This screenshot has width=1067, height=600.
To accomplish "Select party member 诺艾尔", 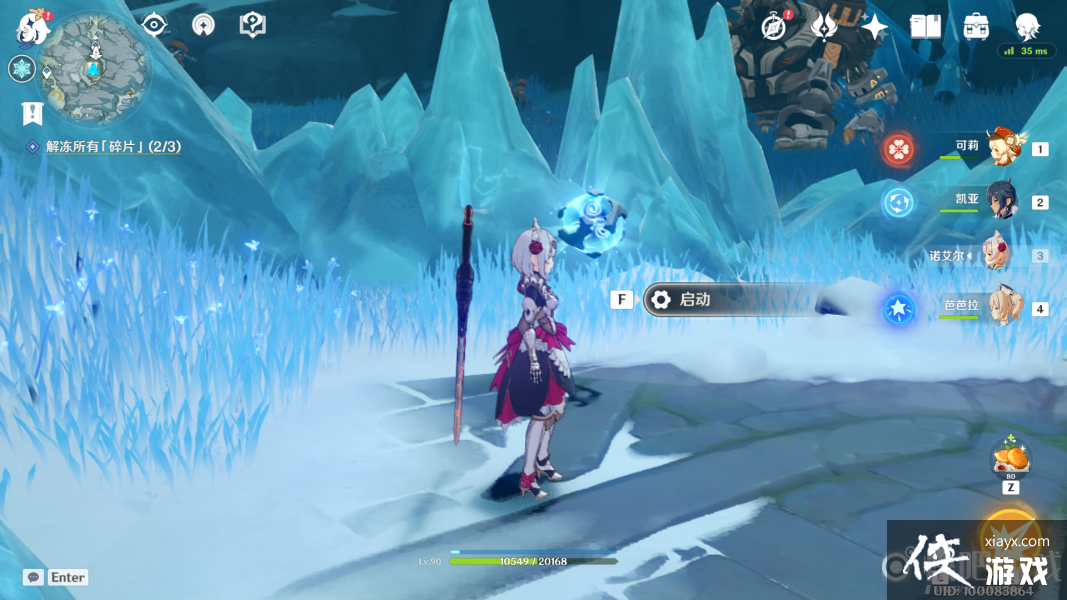I will coord(1000,255).
